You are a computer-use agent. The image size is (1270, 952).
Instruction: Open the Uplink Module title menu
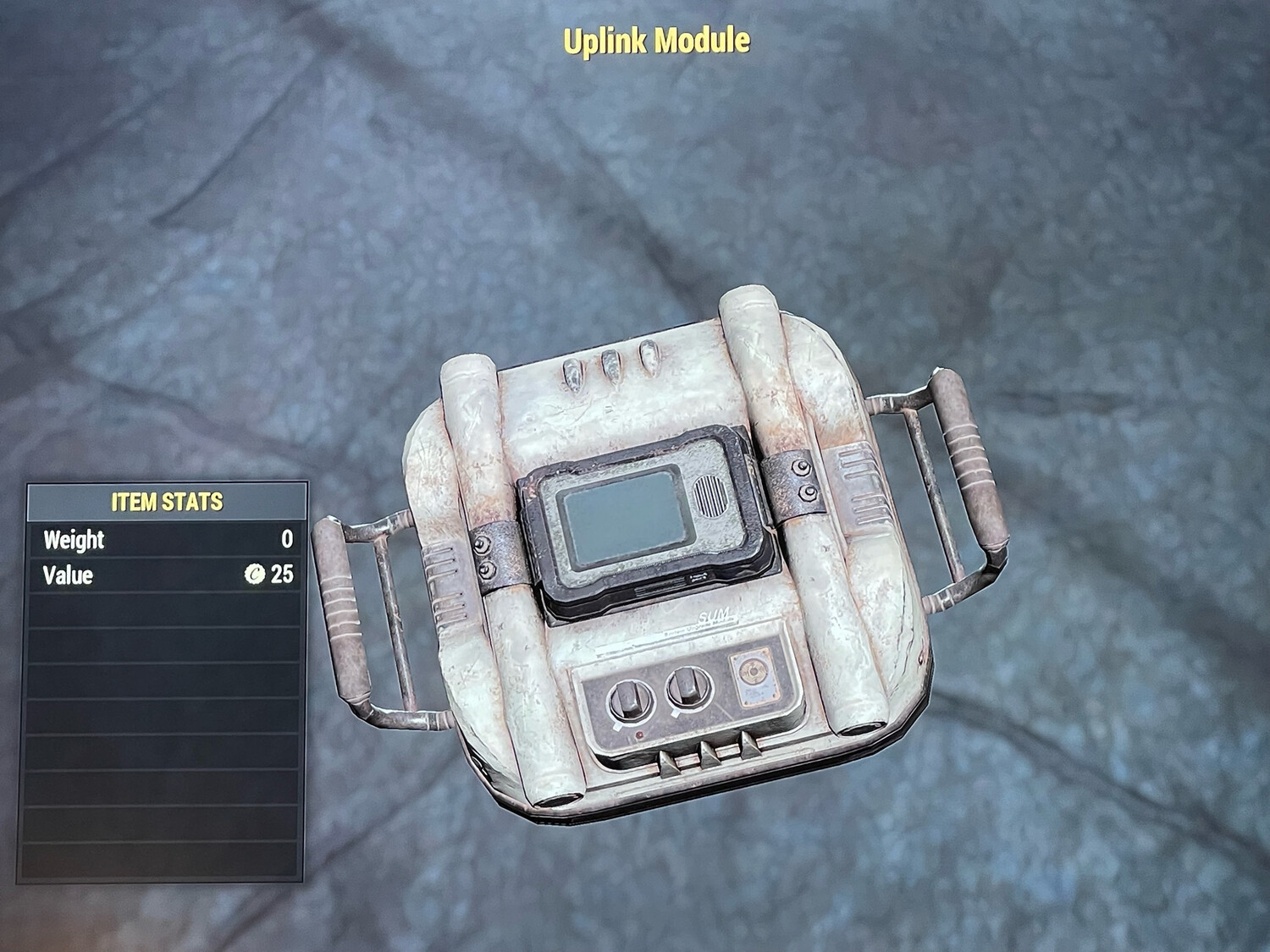pyautogui.click(x=656, y=38)
